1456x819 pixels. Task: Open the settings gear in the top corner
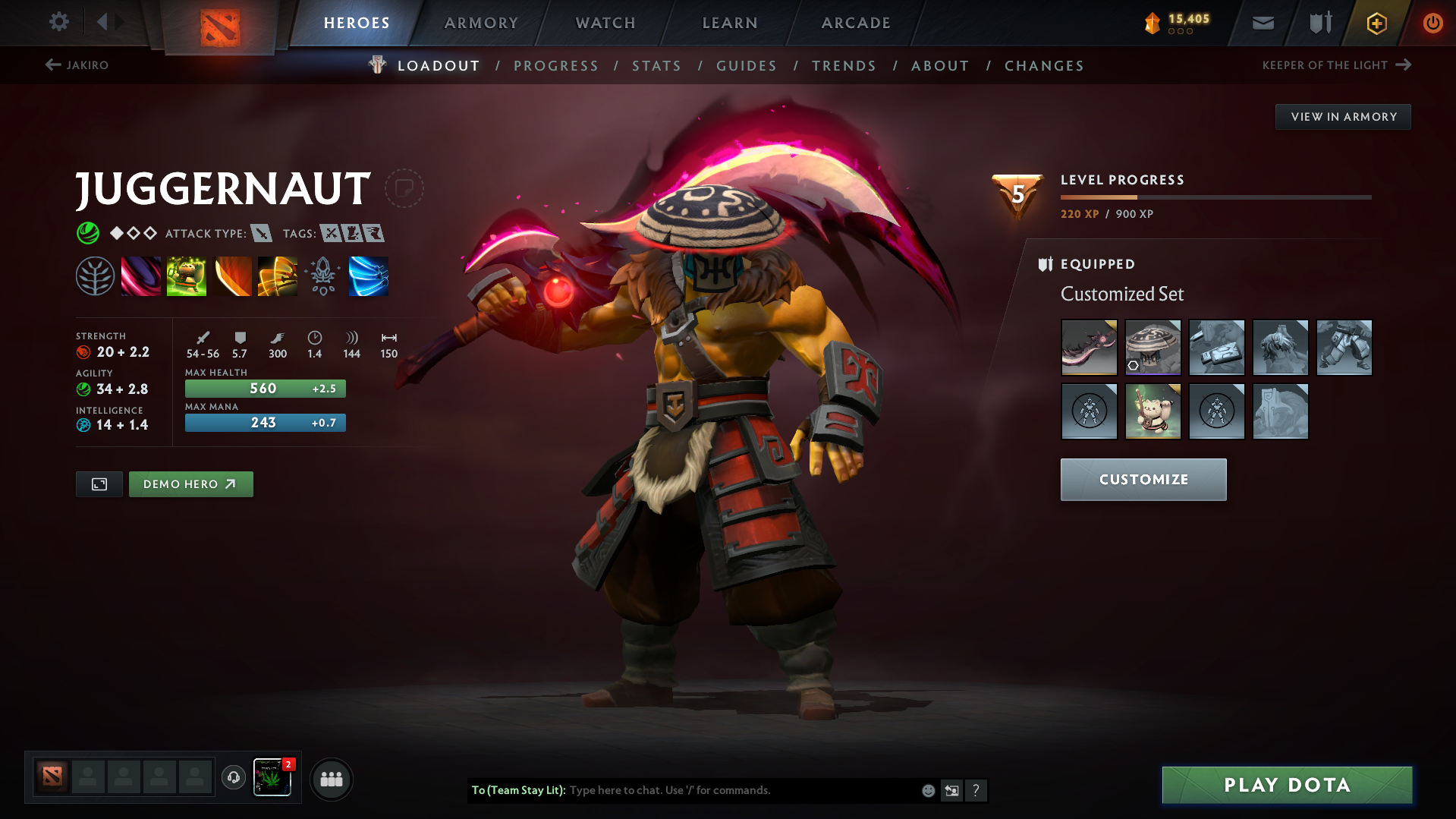click(58, 22)
